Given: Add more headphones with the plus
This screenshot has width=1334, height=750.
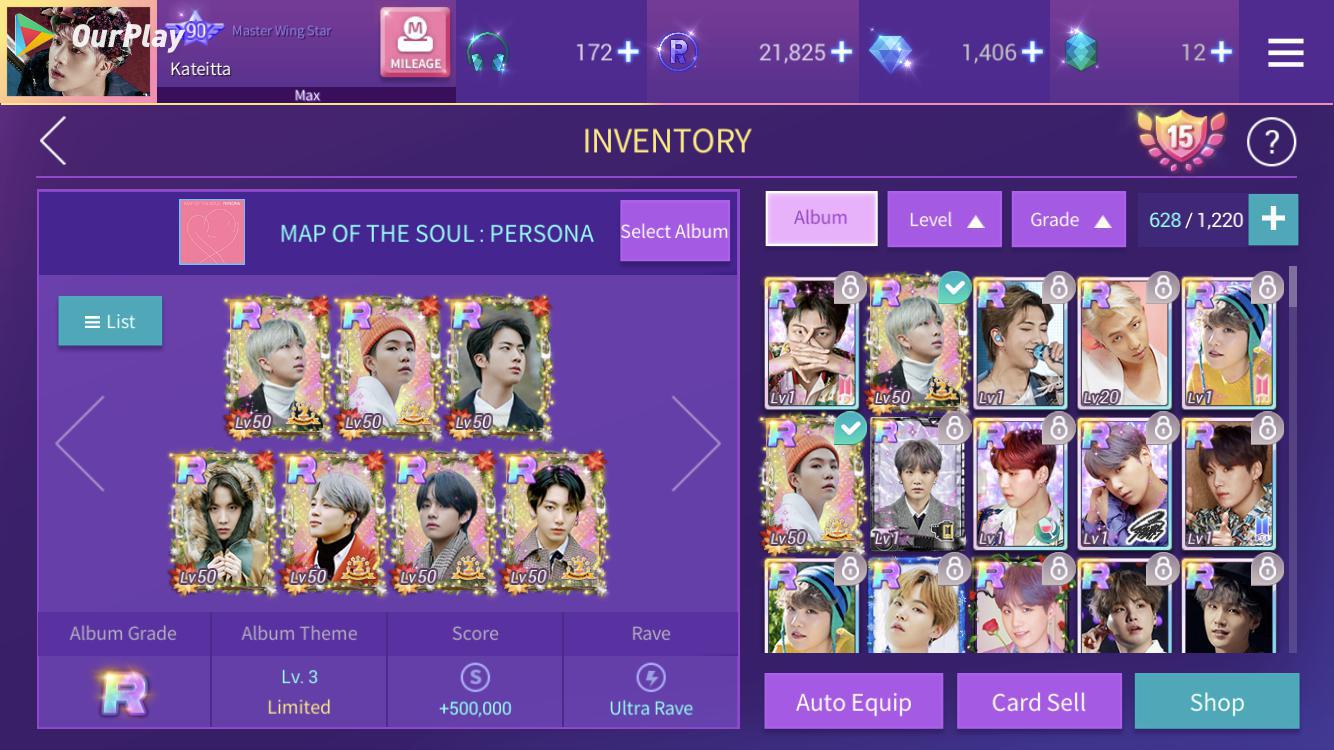Looking at the screenshot, I should [628, 52].
